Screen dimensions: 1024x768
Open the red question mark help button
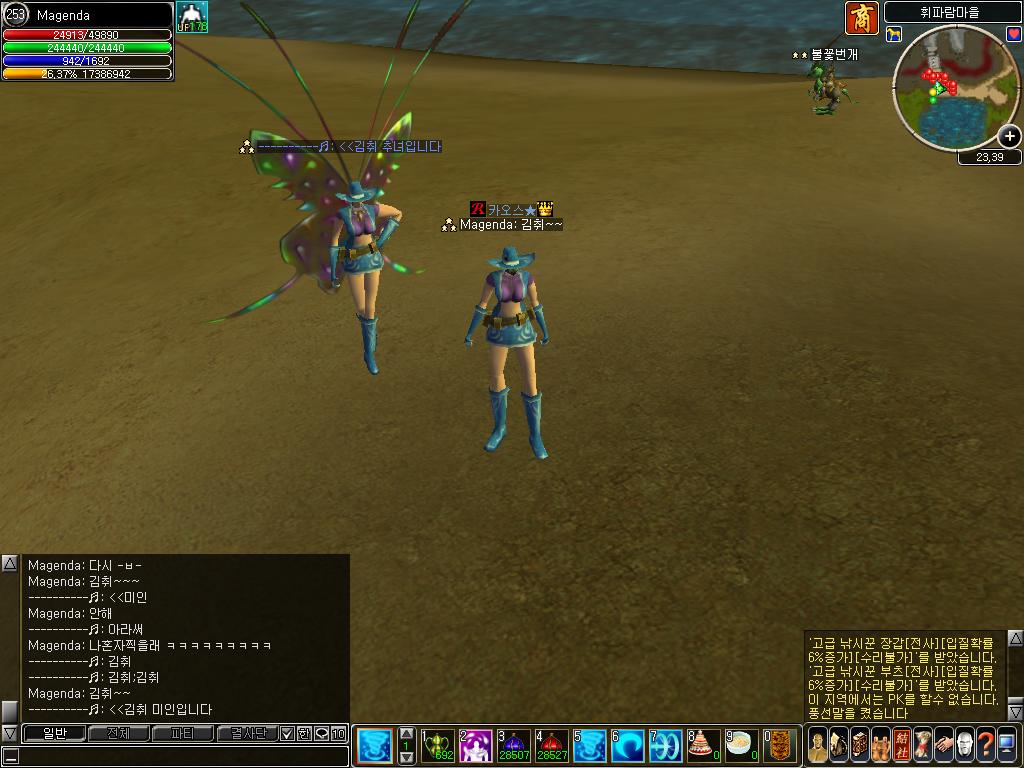point(985,745)
